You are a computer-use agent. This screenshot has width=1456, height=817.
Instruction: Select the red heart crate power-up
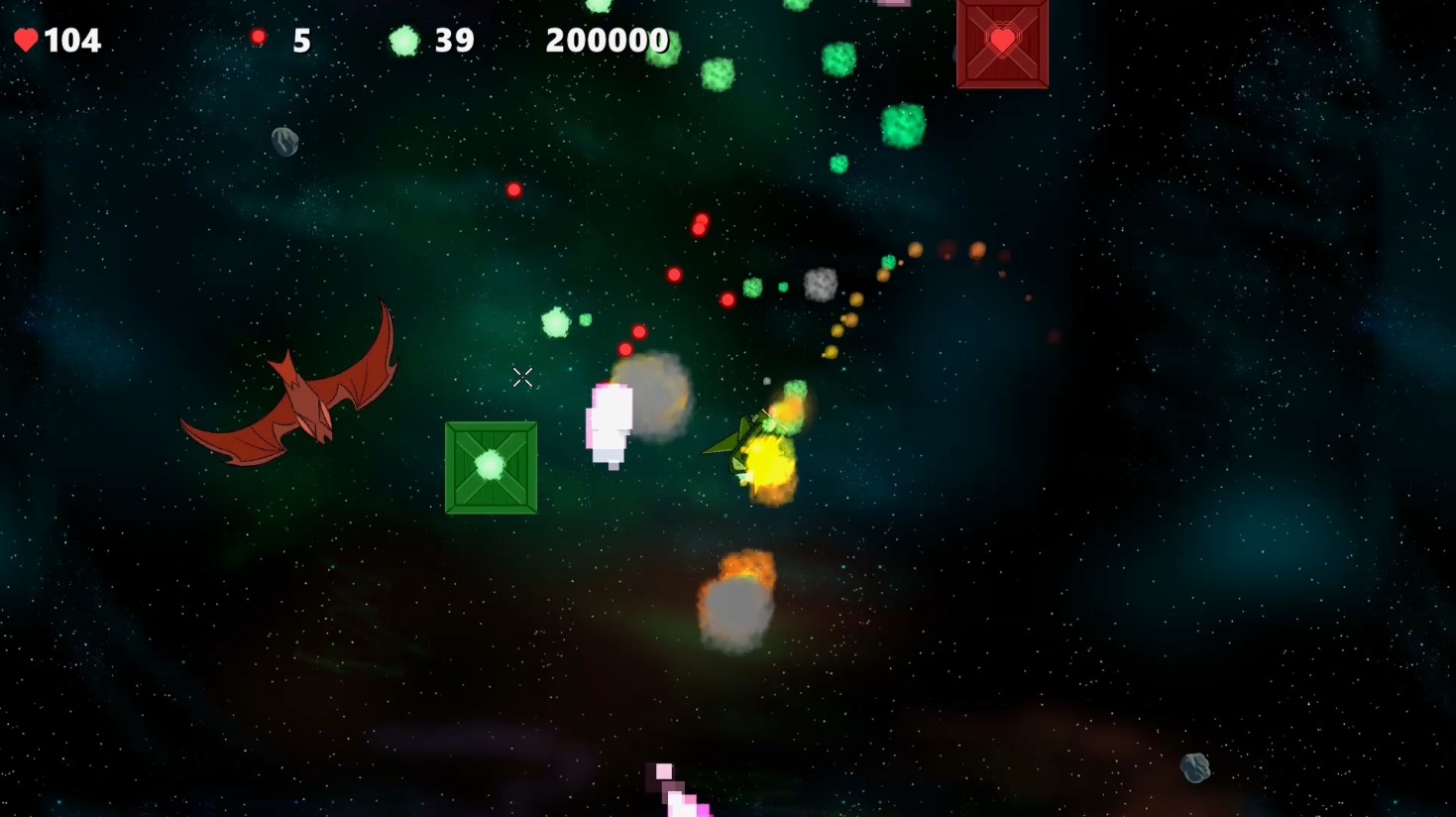click(1001, 42)
